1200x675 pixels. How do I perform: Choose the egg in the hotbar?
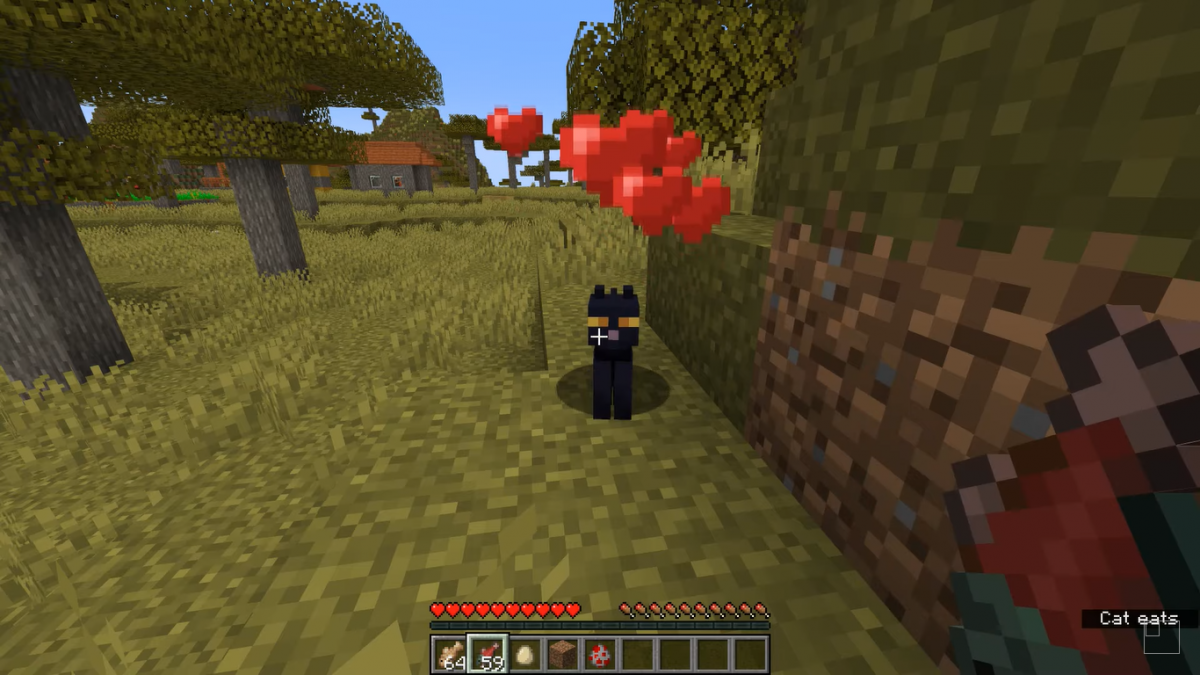pos(525,654)
